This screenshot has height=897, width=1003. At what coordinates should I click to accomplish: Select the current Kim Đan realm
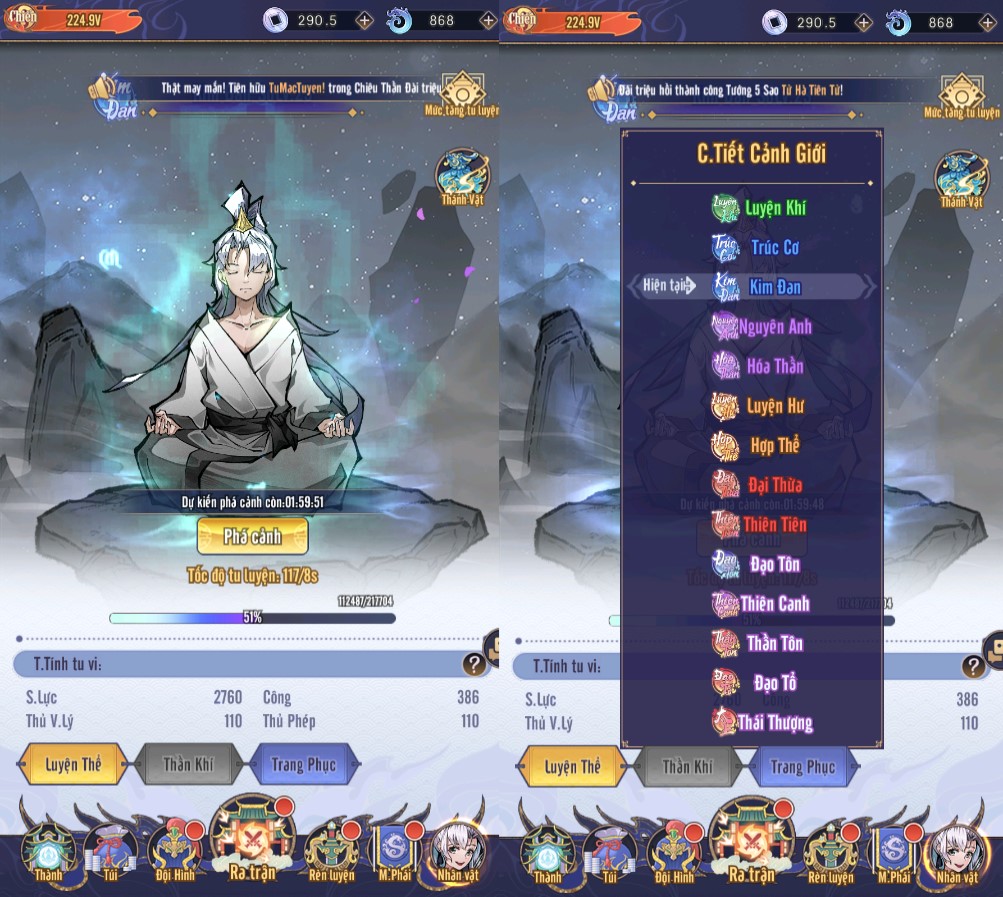pyautogui.click(x=759, y=287)
